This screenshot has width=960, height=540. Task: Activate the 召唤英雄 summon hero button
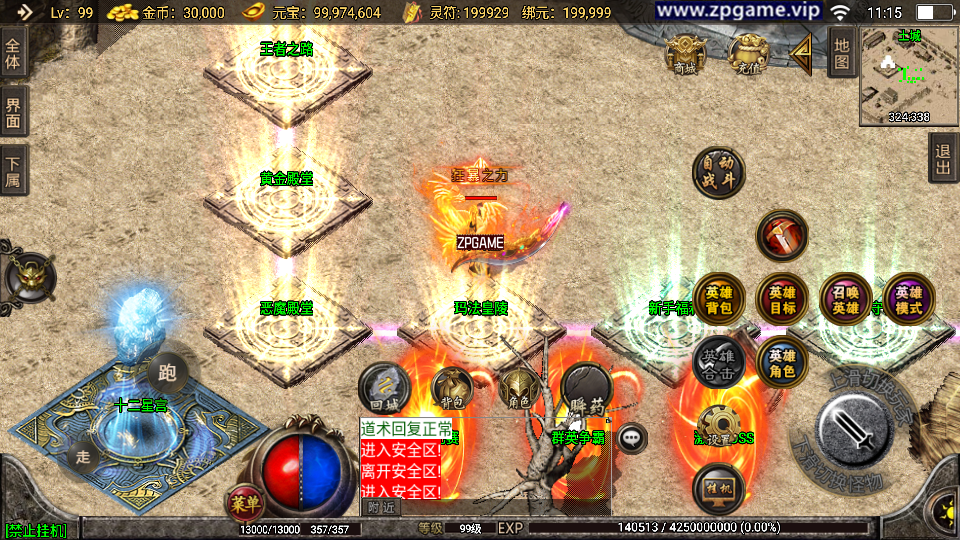coord(846,300)
